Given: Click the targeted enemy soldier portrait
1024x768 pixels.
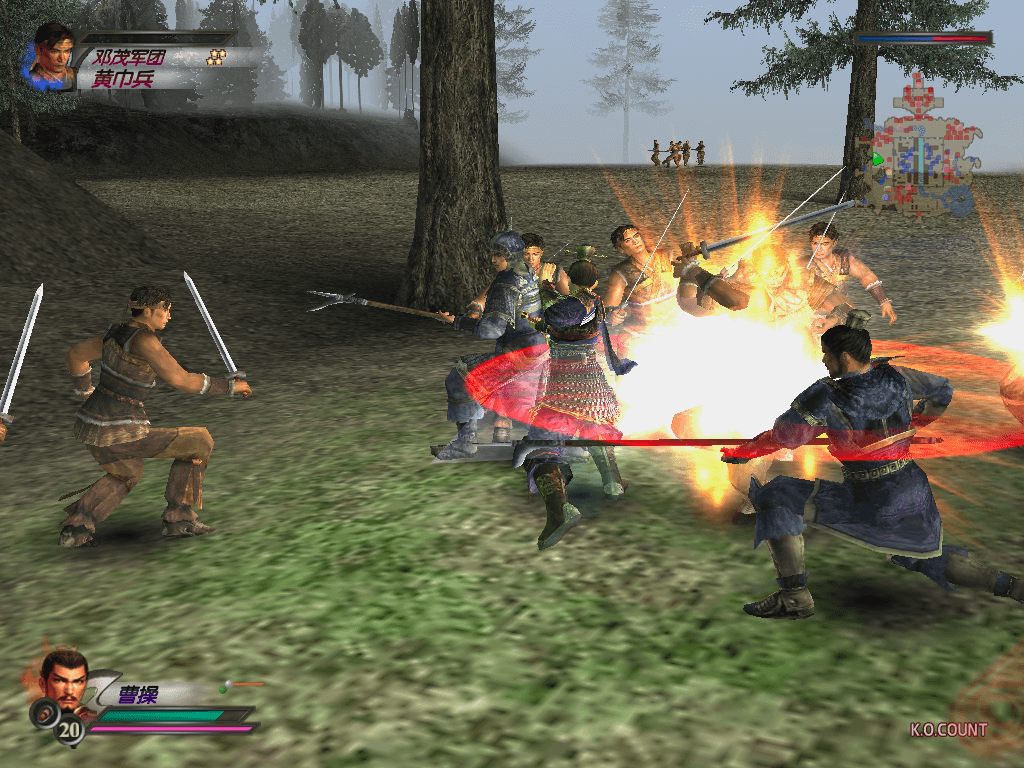Looking at the screenshot, I should [x=52, y=55].
